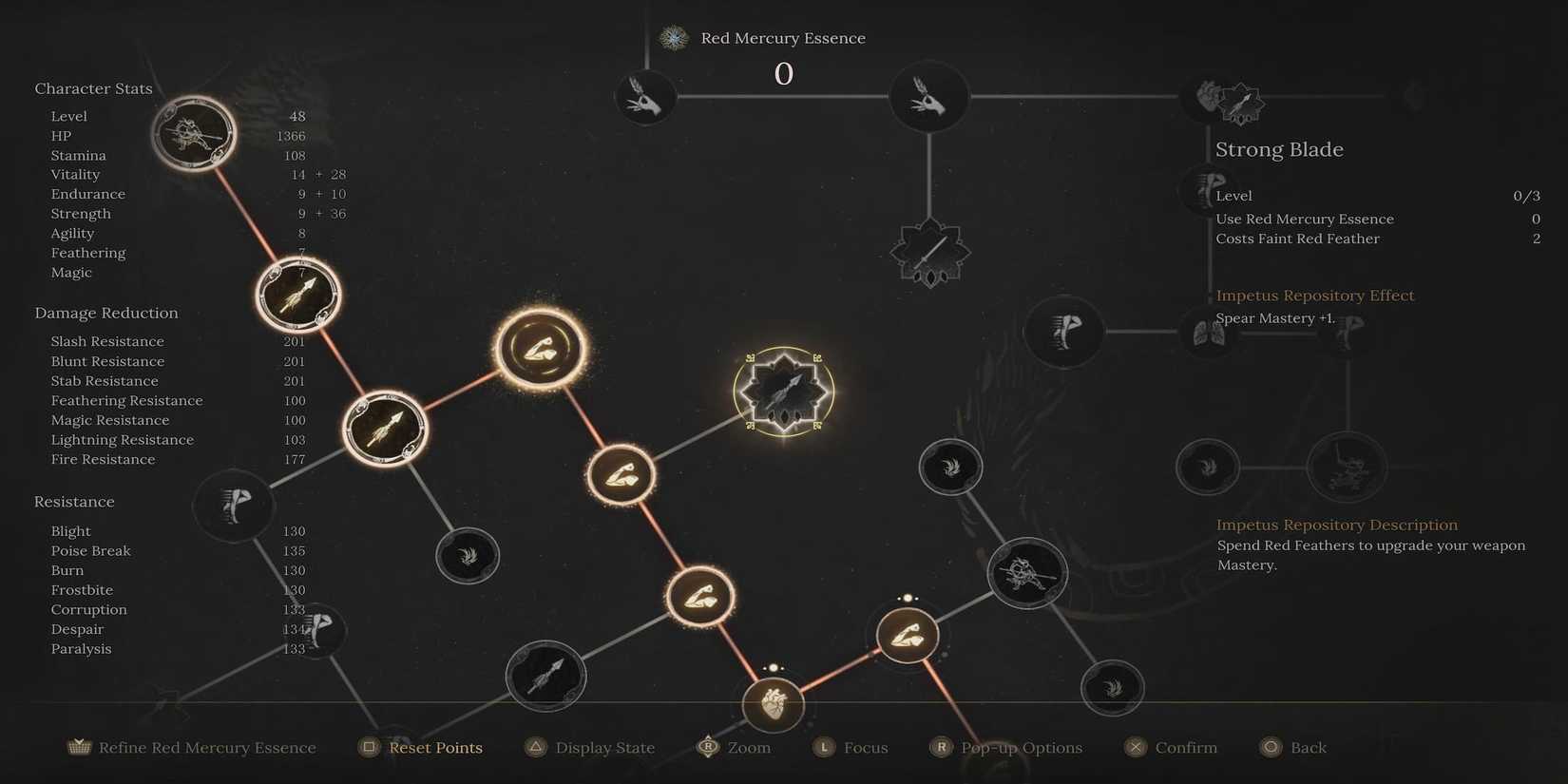Image resolution: width=1568 pixels, height=784 pixels.
Task: Select the crossed-weapons node near Character Stats
Action: [195, 133]
